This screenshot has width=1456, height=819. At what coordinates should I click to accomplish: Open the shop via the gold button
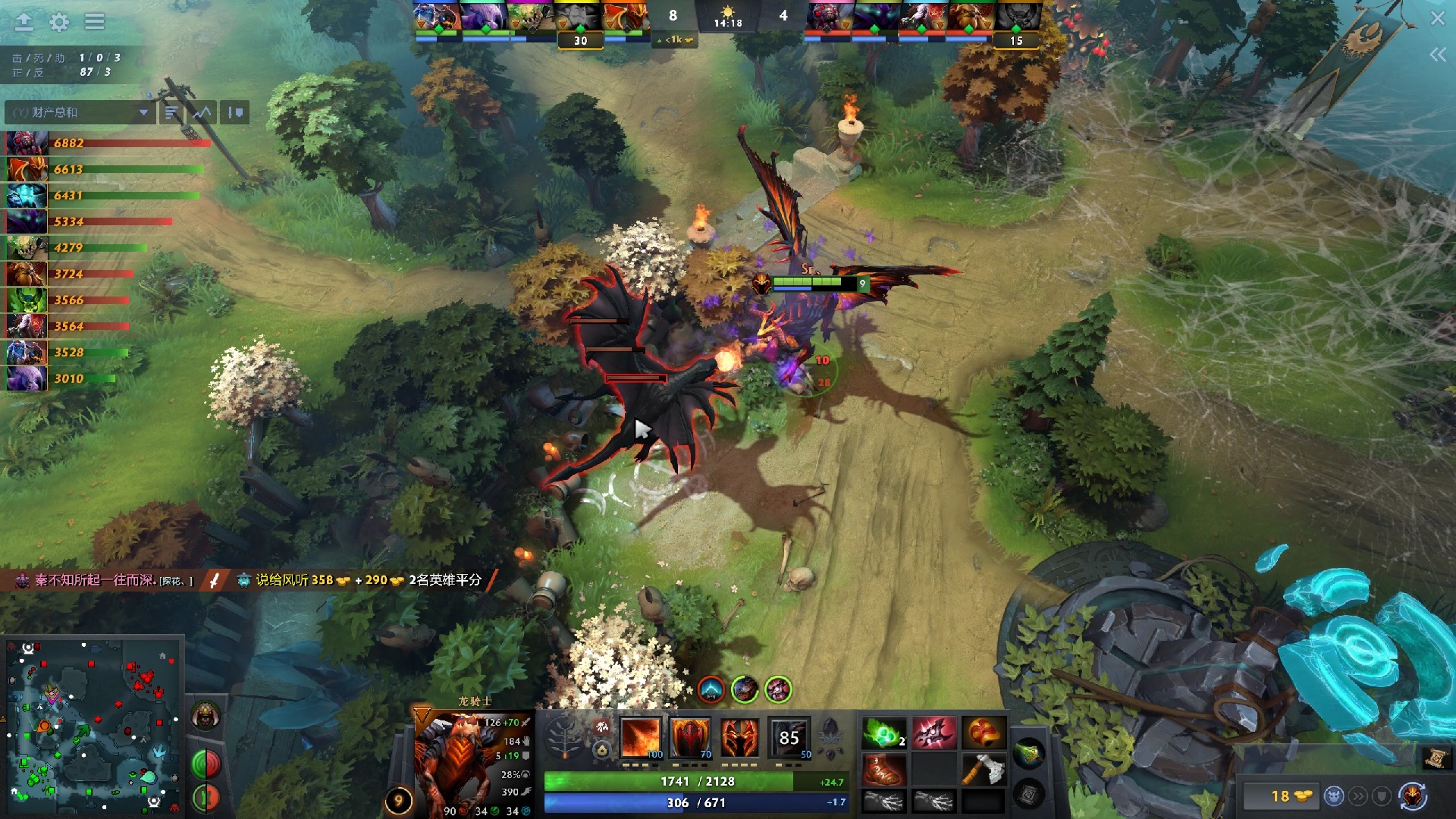(x=1289, y=795)
